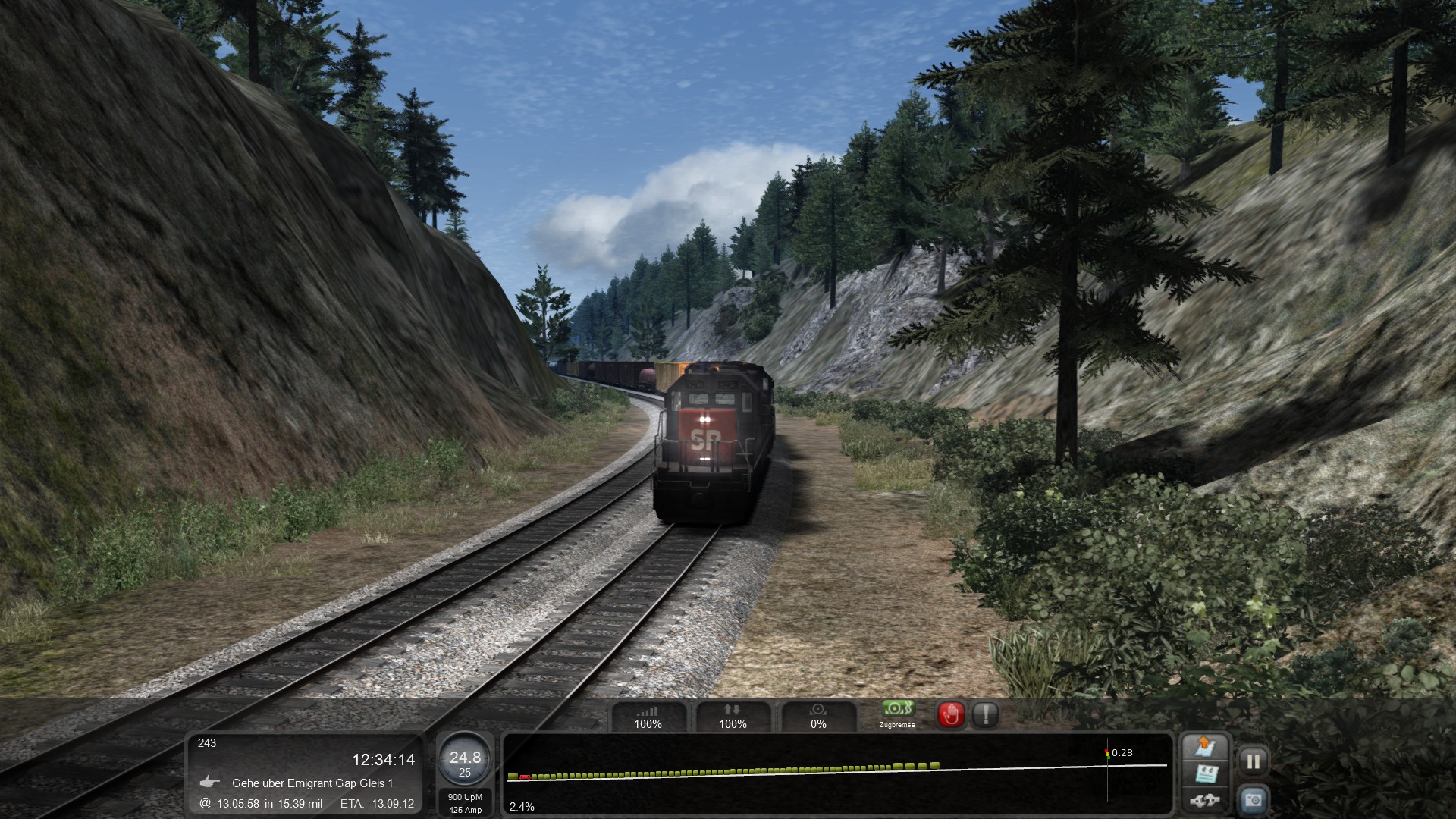Open the task list notepad icon

point(1205,775)
